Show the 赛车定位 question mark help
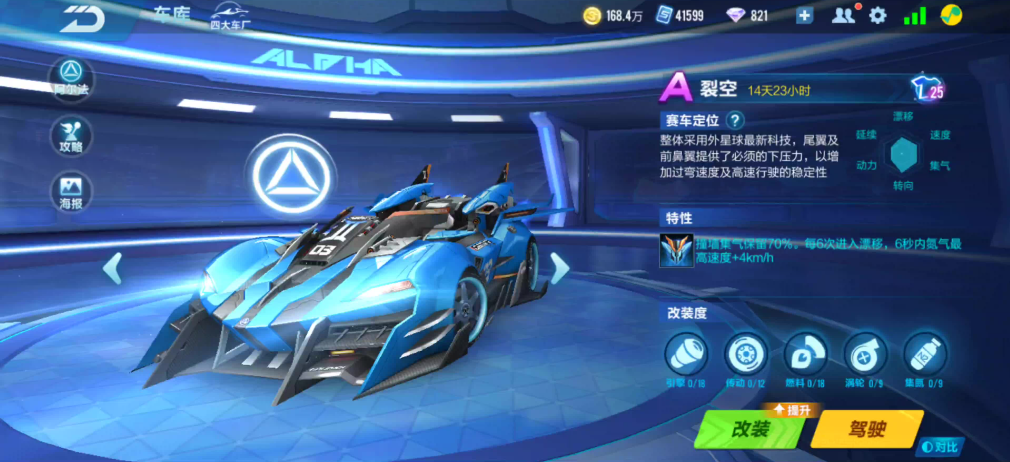This screenshot has width=1010, height=462. (x=735, y=119)
